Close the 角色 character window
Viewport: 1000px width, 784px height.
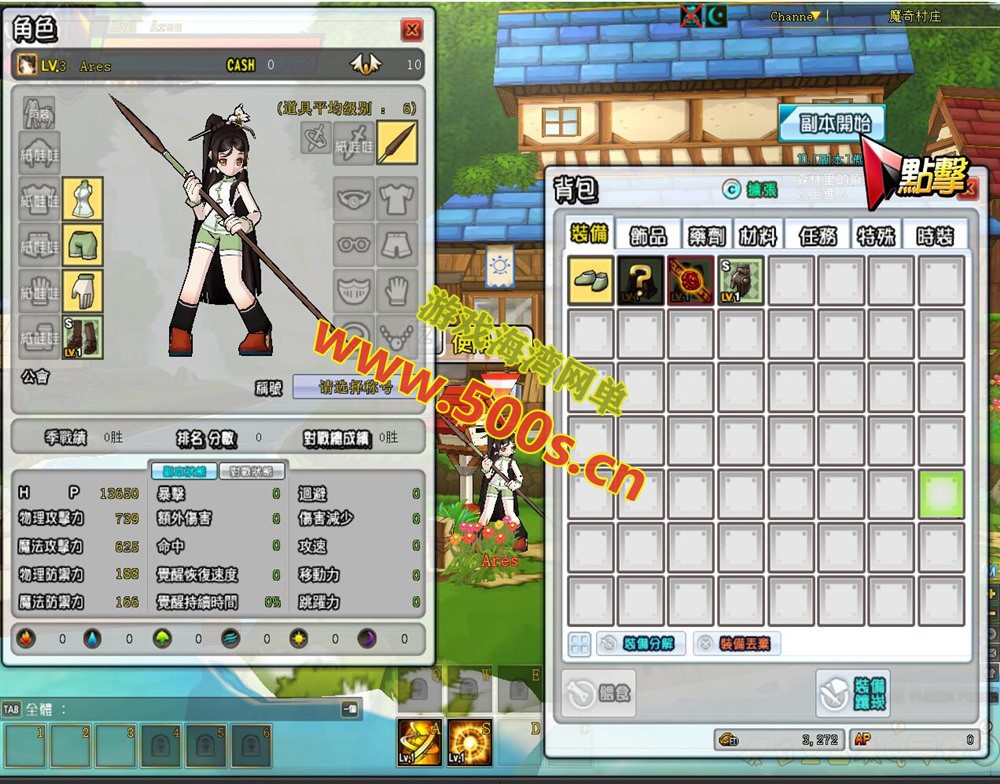(x=411, y=30)
